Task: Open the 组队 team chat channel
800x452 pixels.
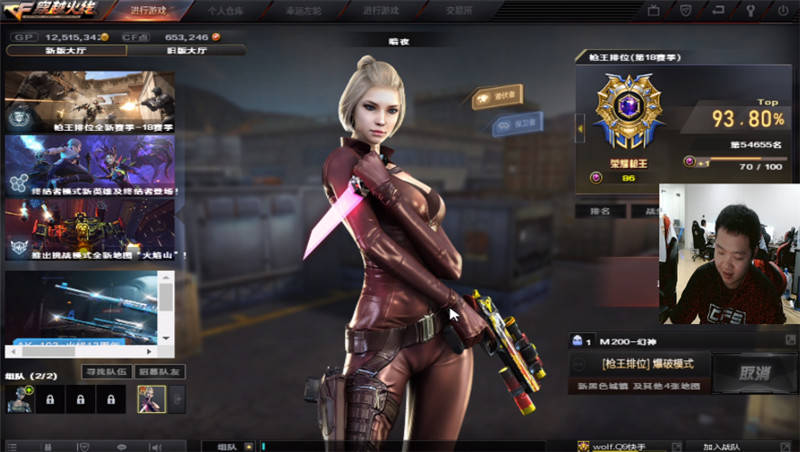Action: pos(227,446)
